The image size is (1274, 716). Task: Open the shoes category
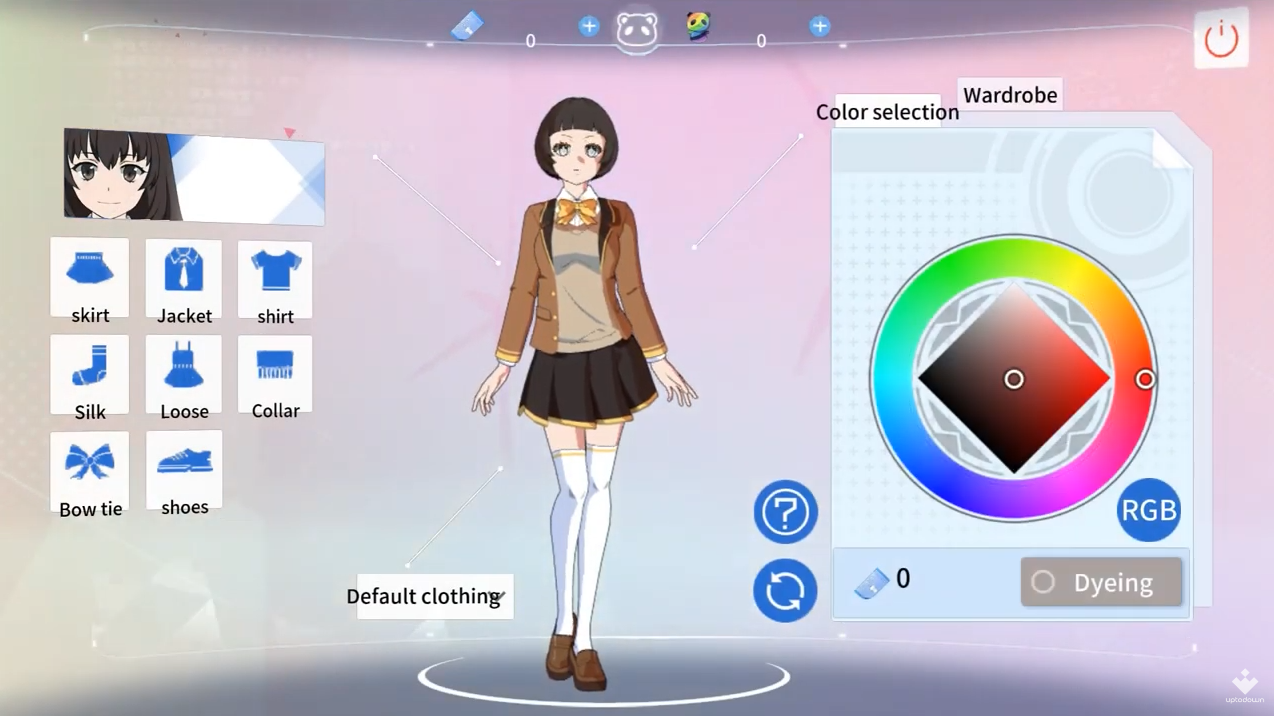pos(184,471)
